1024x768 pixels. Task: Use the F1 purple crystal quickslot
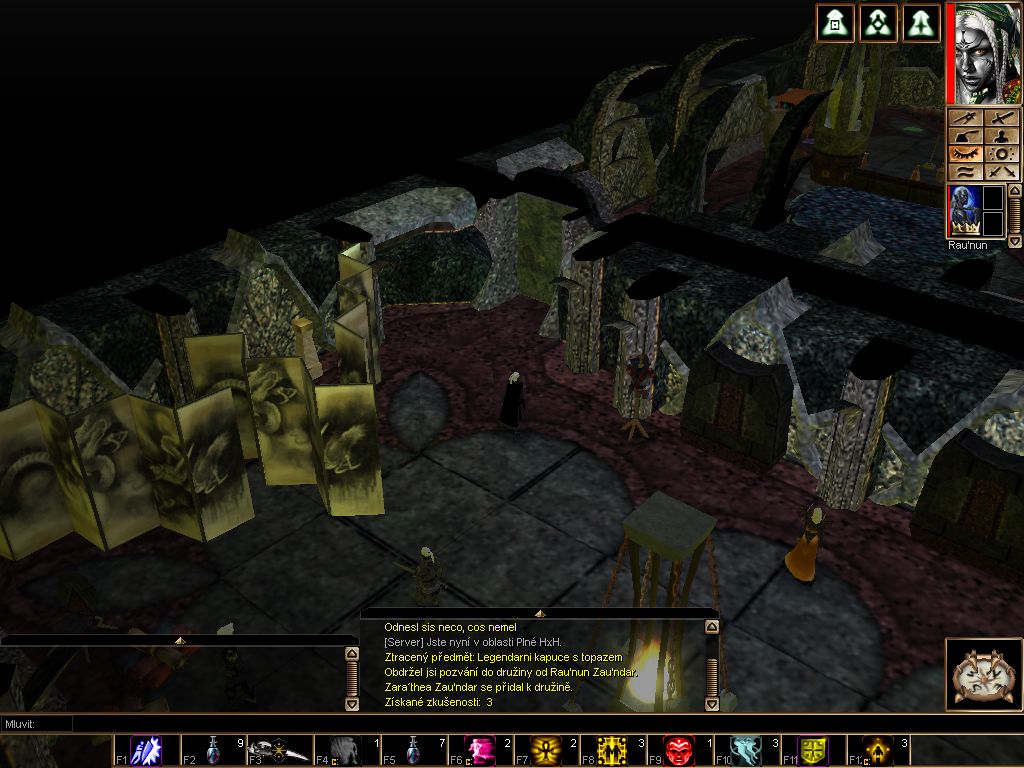point(147,750)
